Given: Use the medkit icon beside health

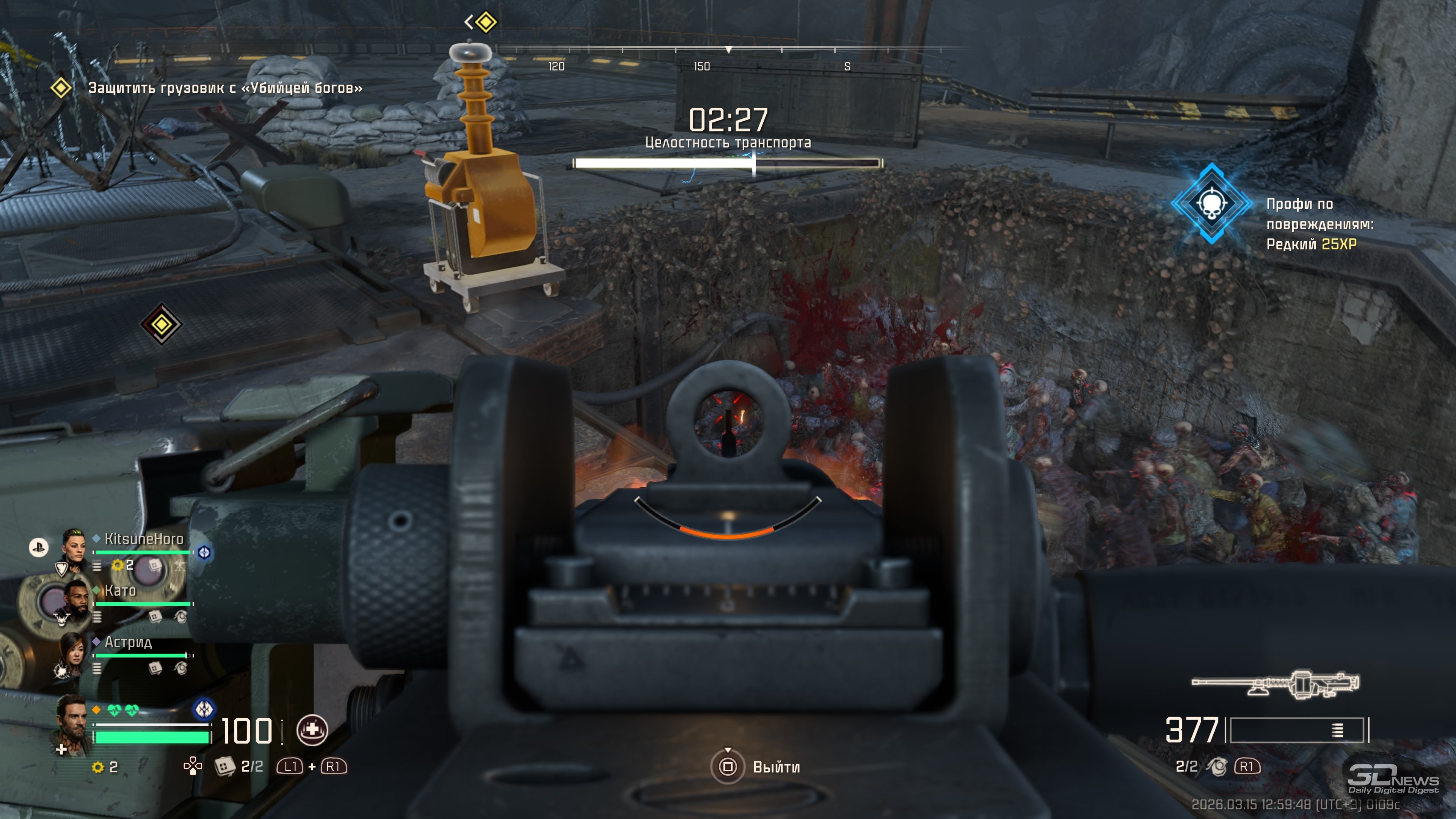Looking at the screenshot, I should (x=312, y=730).
